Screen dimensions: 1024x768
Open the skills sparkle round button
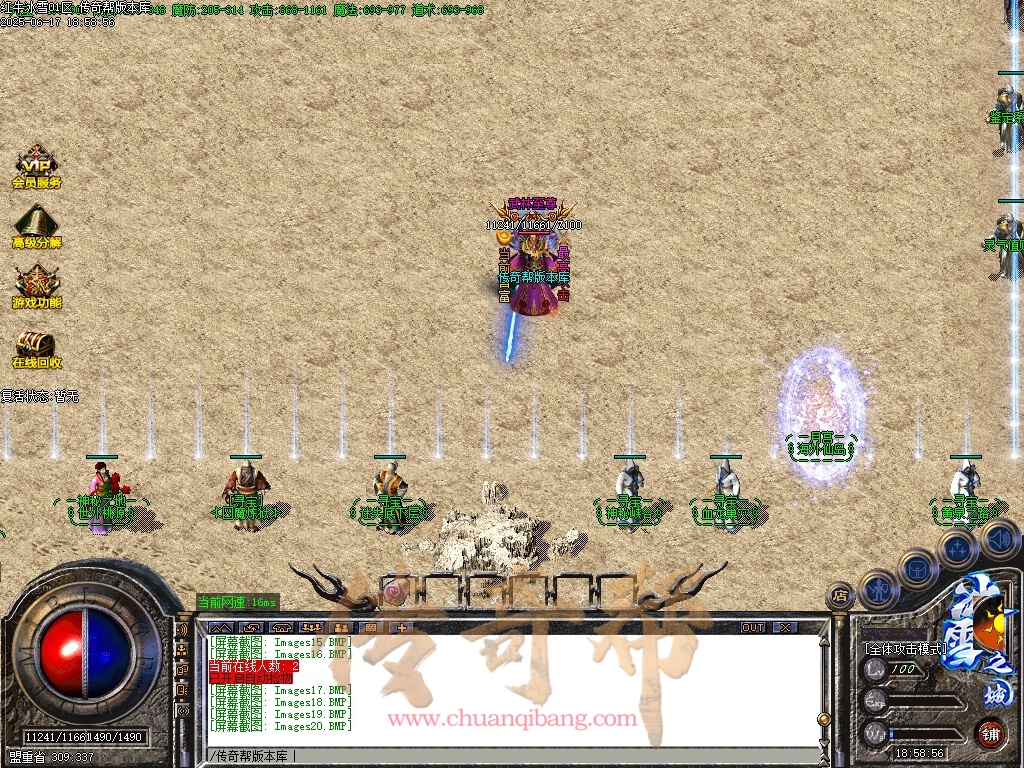tap(958, 548)
